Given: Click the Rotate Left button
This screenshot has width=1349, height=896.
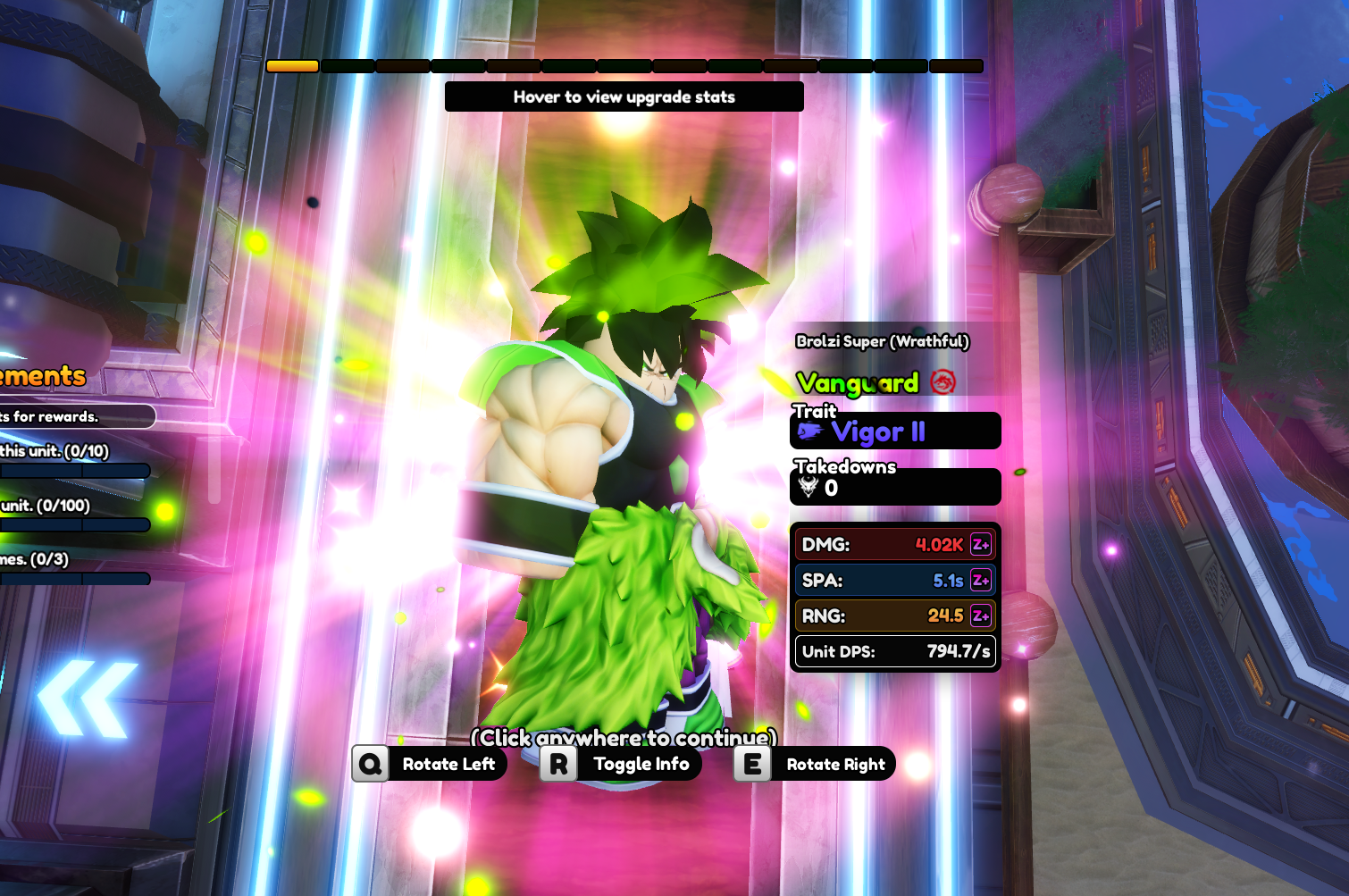Looking at the screenshot, I should [x=431, y=764].
